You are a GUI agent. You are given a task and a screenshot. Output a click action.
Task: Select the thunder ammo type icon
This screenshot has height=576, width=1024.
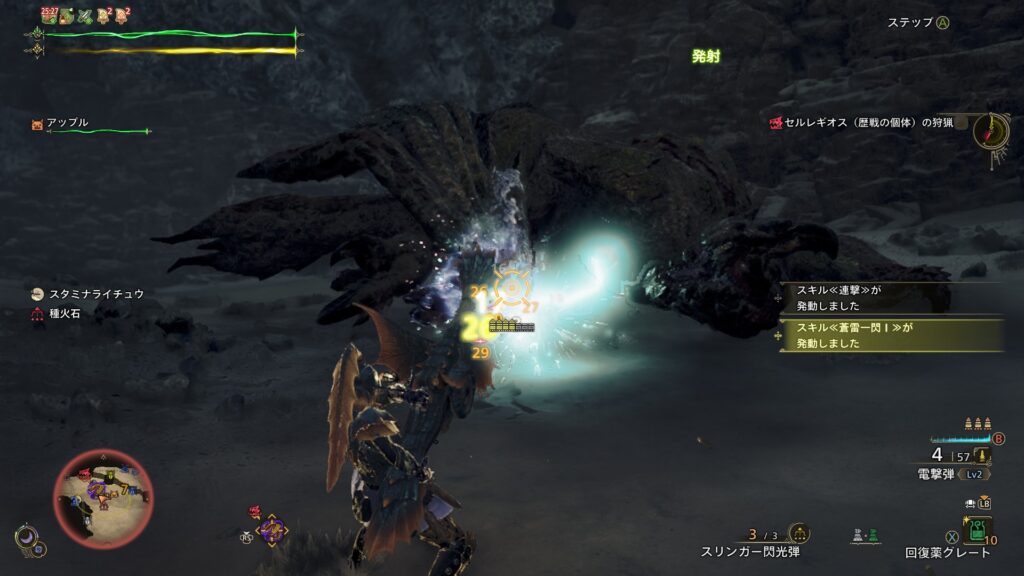(983, 456)
